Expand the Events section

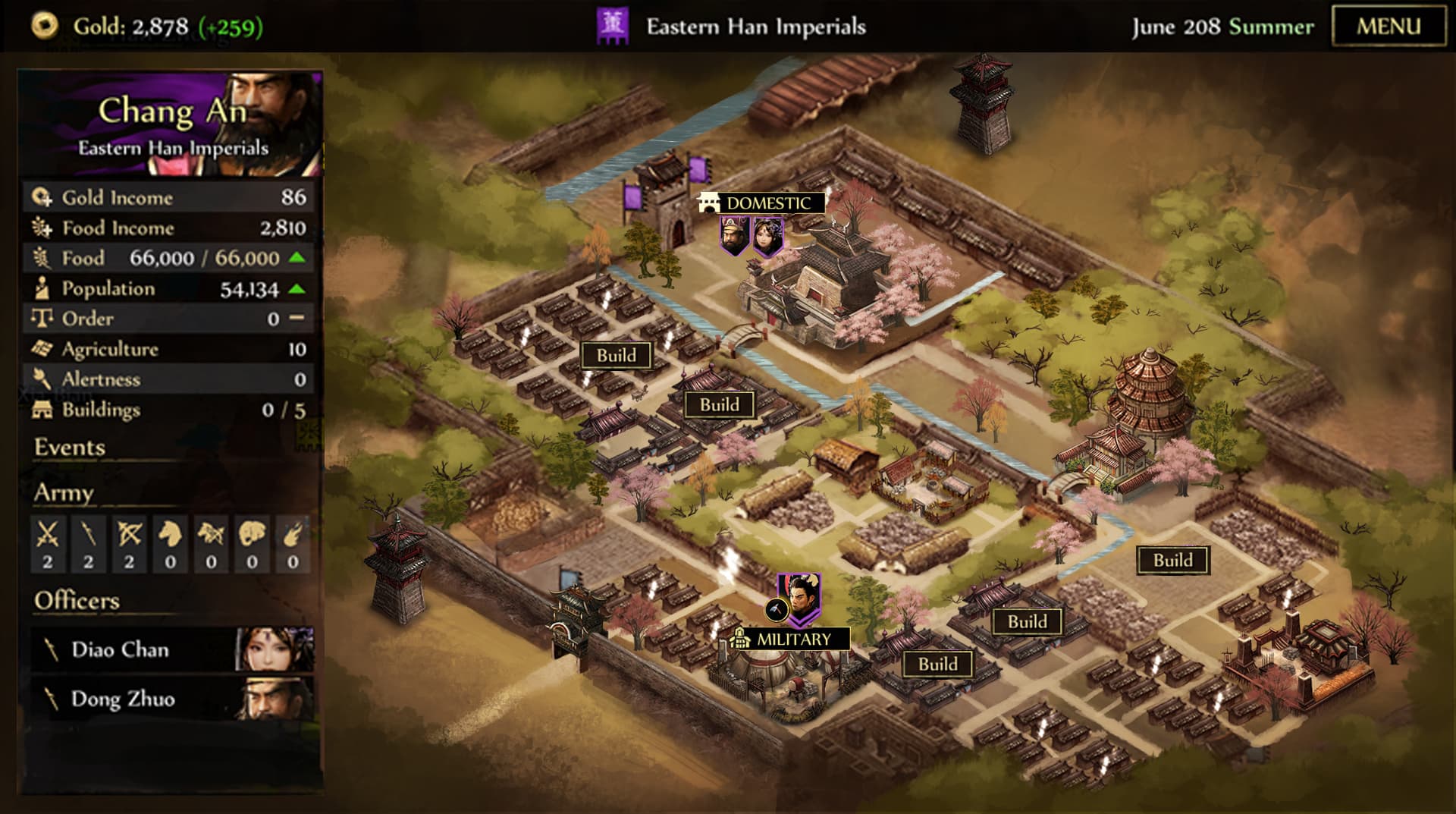70,448
